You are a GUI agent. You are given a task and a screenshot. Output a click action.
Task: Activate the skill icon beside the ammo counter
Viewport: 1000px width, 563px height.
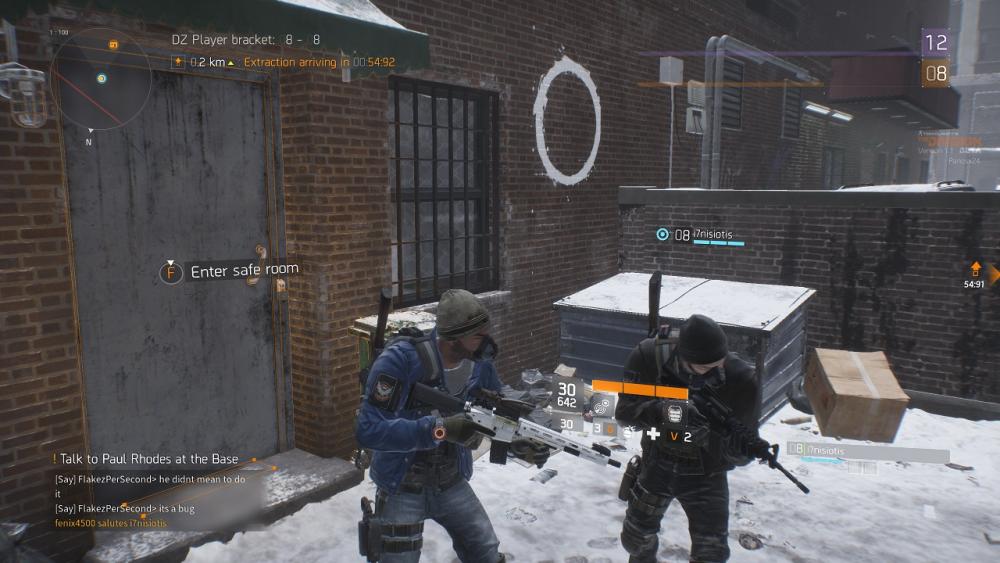coord(599,403)
